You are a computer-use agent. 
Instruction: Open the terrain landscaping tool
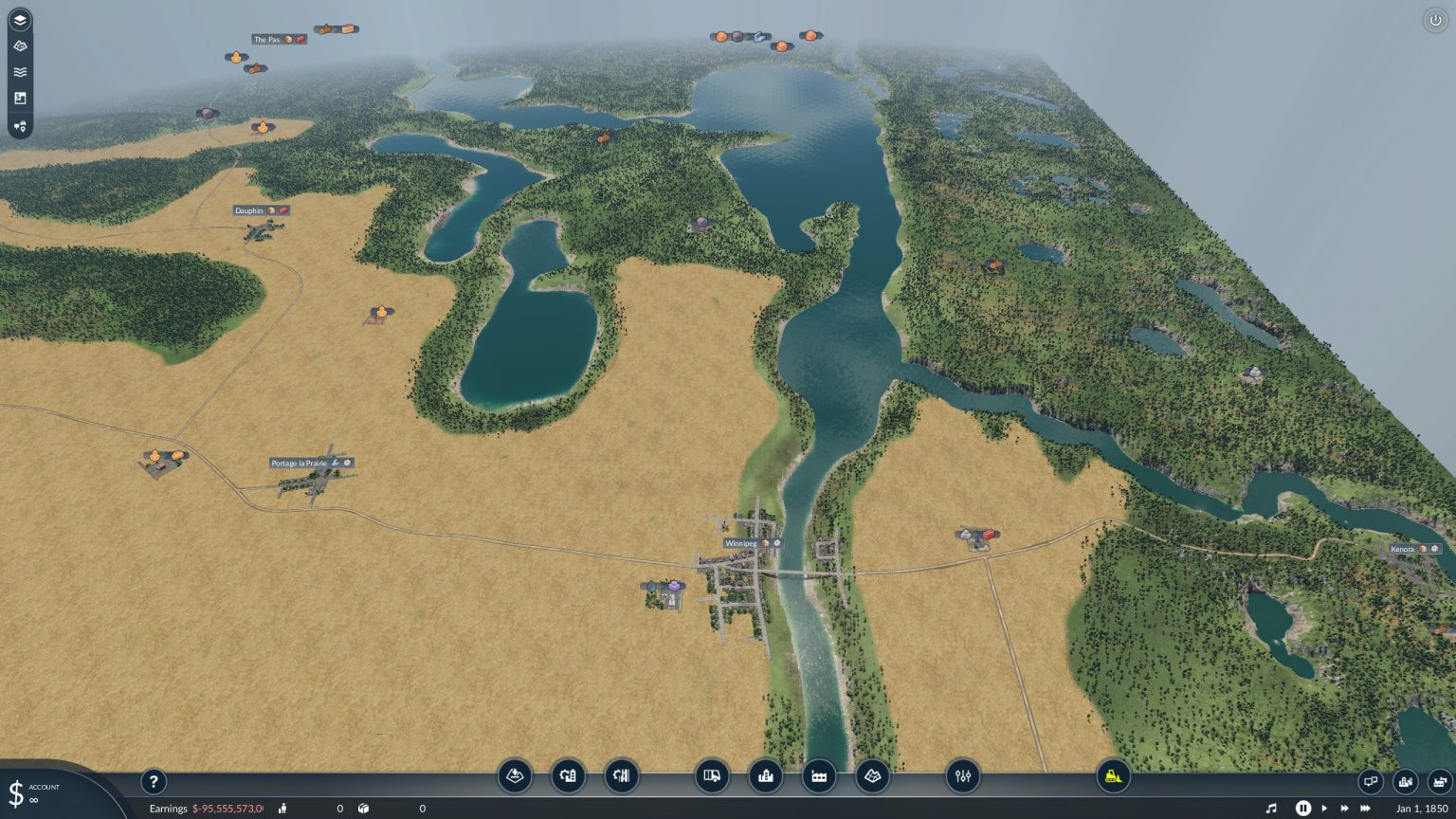(x=513, y=776)
